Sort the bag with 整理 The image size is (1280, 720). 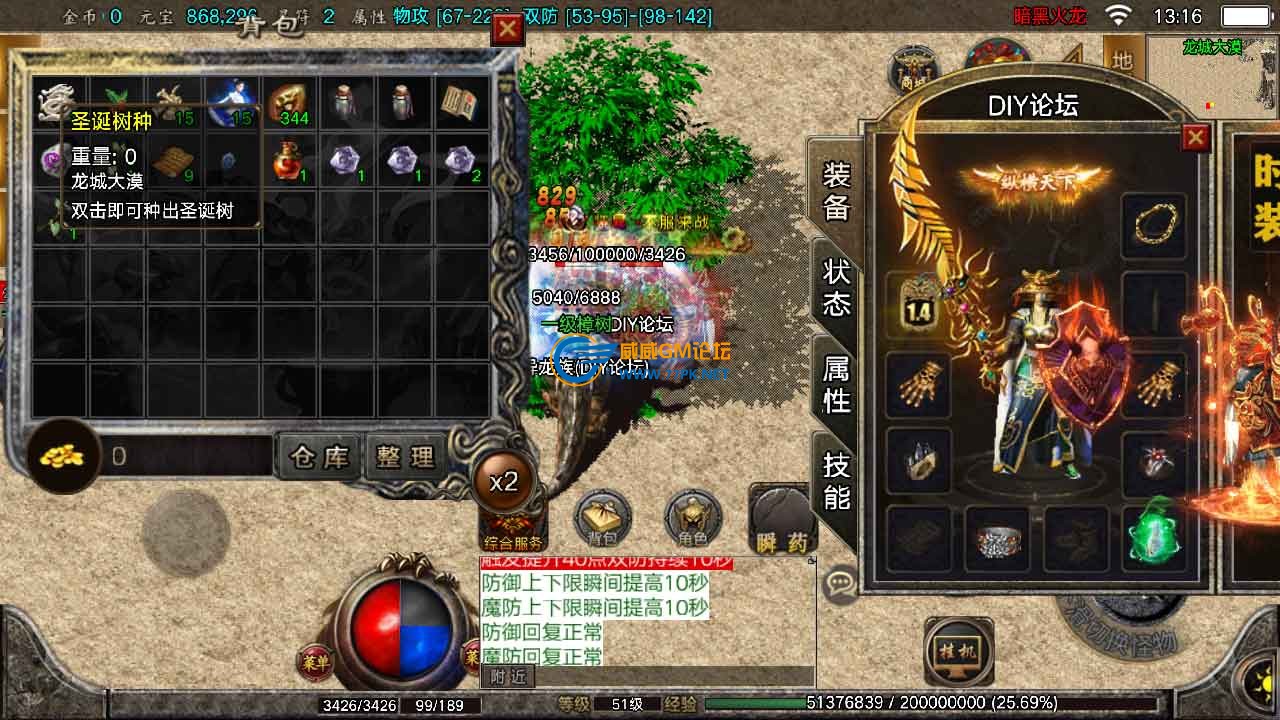(x=405, y=457)
